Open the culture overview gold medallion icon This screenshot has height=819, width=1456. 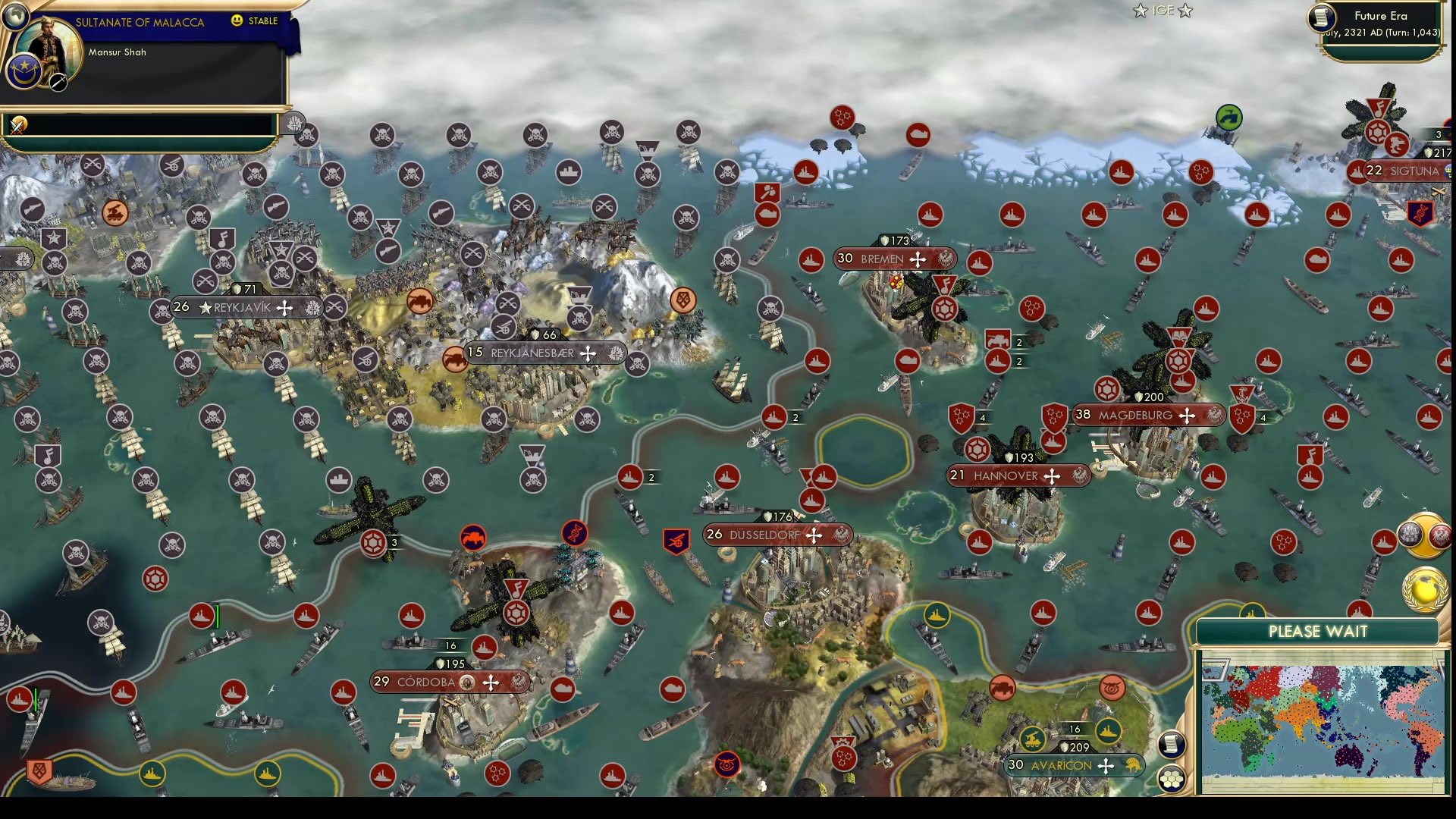tap(1423, 533)
